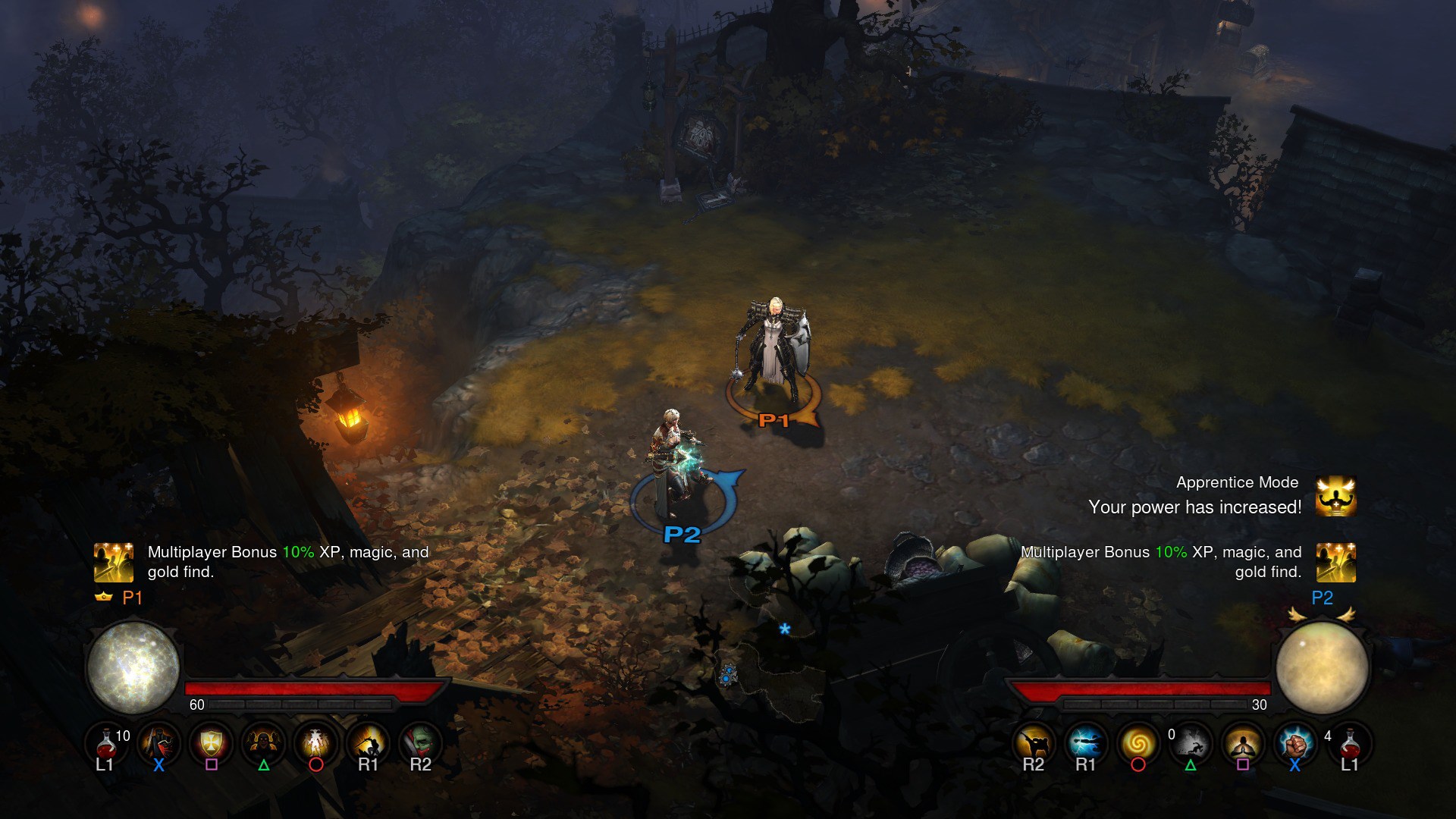The height and width of the screenshot is (819, 1456).
Task: Use P2's flying kick skill
Action: click(x=1034, y=742)
